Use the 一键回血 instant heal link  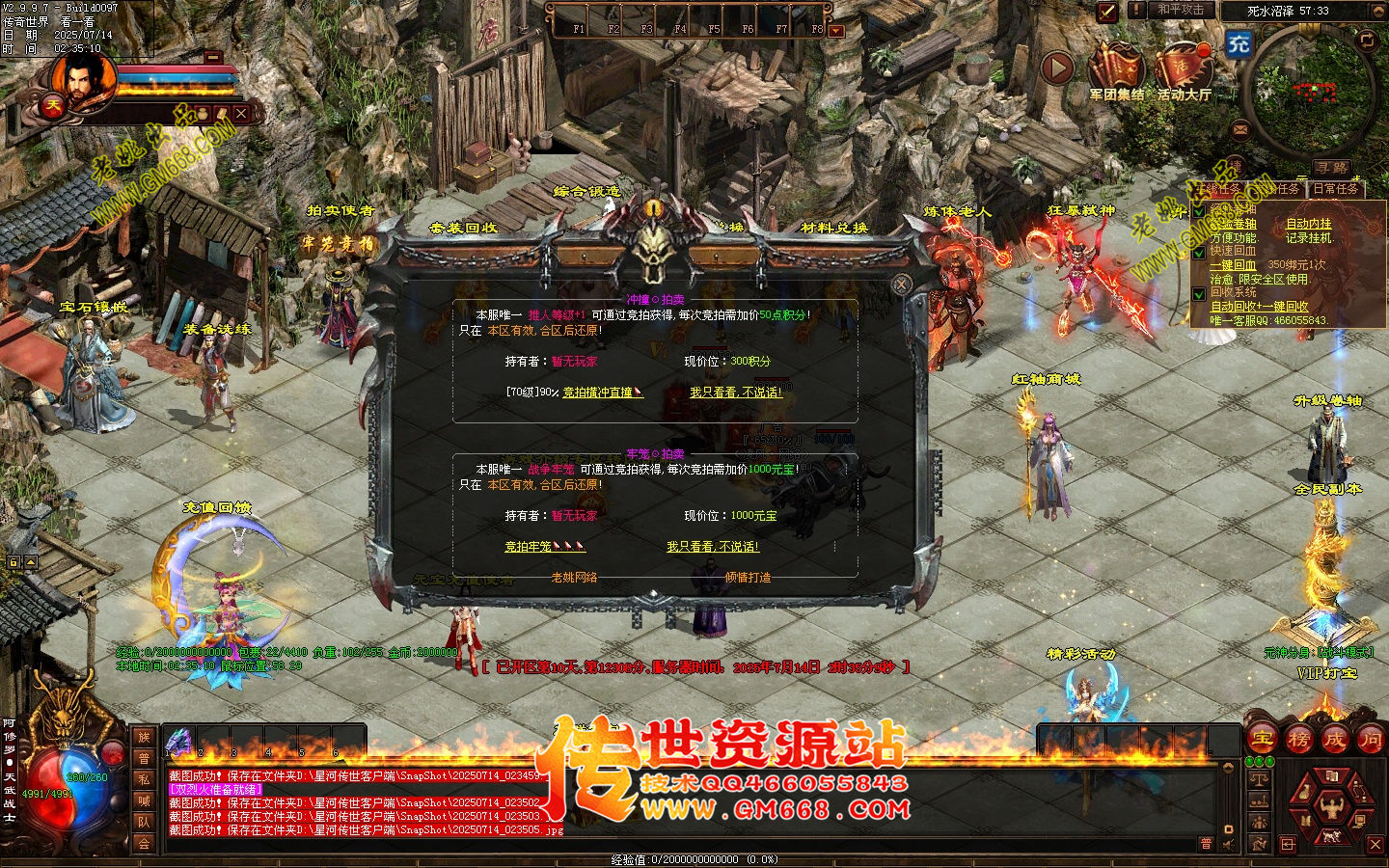click(1234, 265)
